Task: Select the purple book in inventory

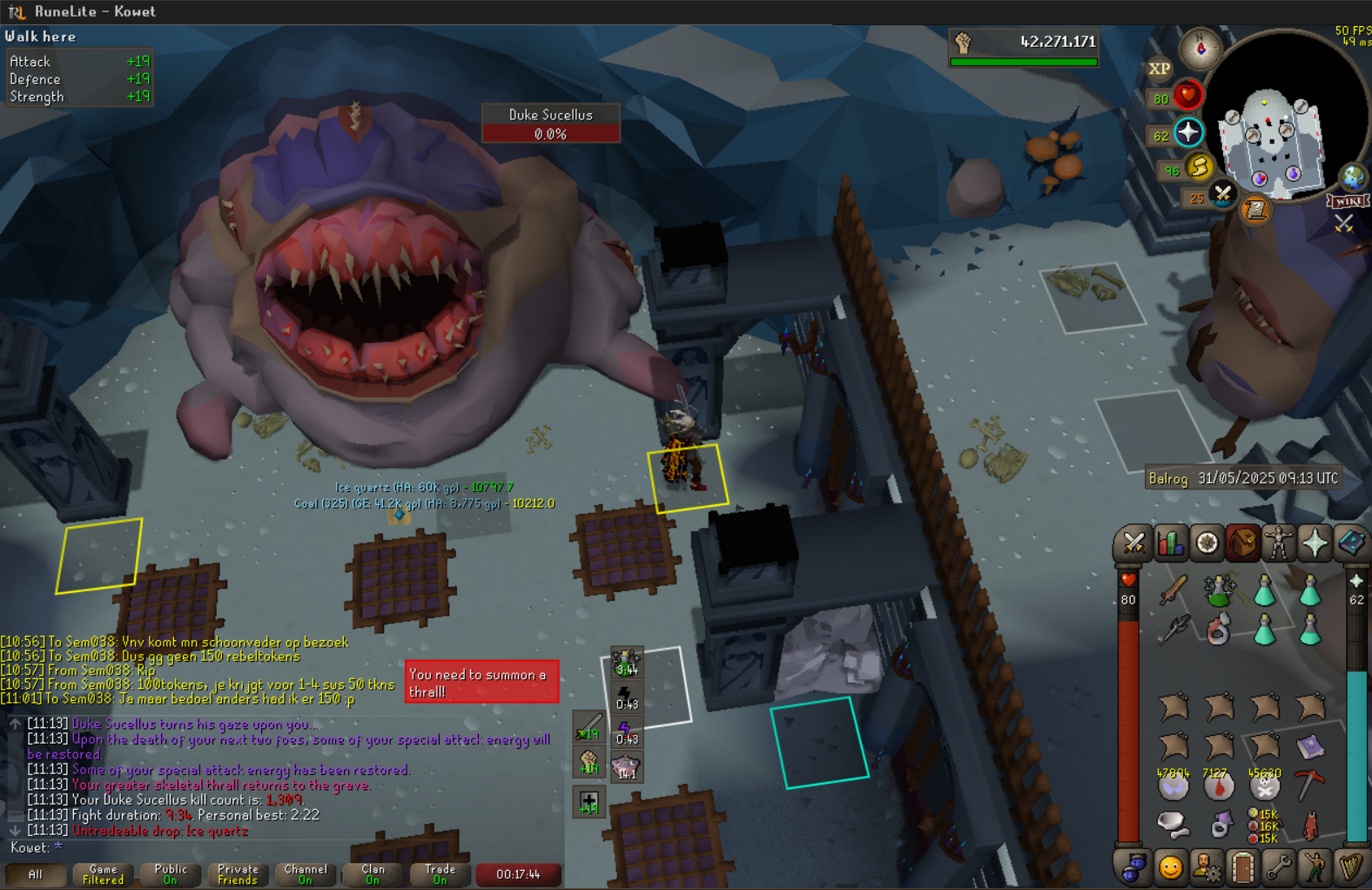Action: click(x=1309, y=746)
